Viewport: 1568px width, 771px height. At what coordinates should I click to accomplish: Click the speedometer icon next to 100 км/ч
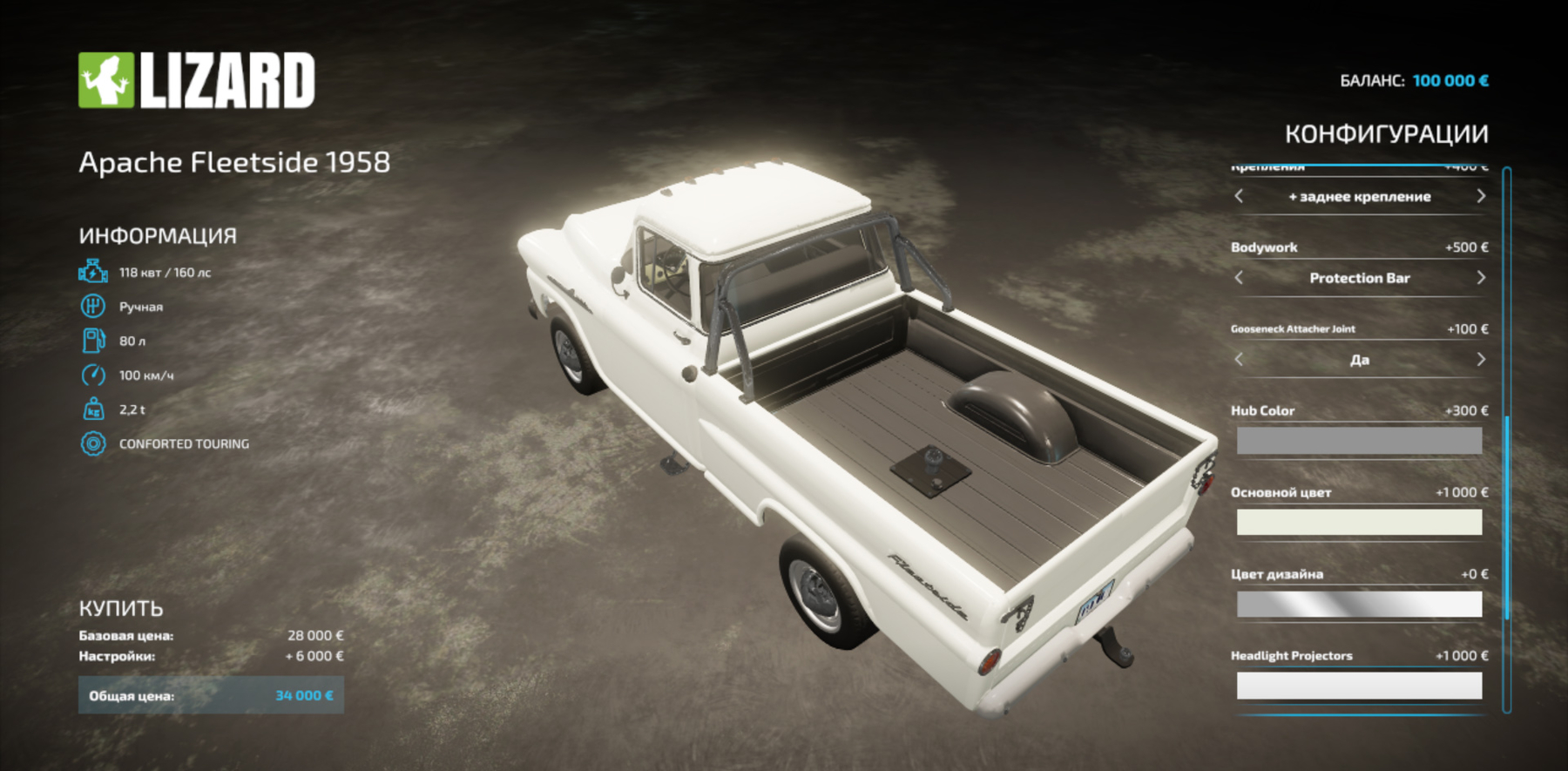[91, 375]
